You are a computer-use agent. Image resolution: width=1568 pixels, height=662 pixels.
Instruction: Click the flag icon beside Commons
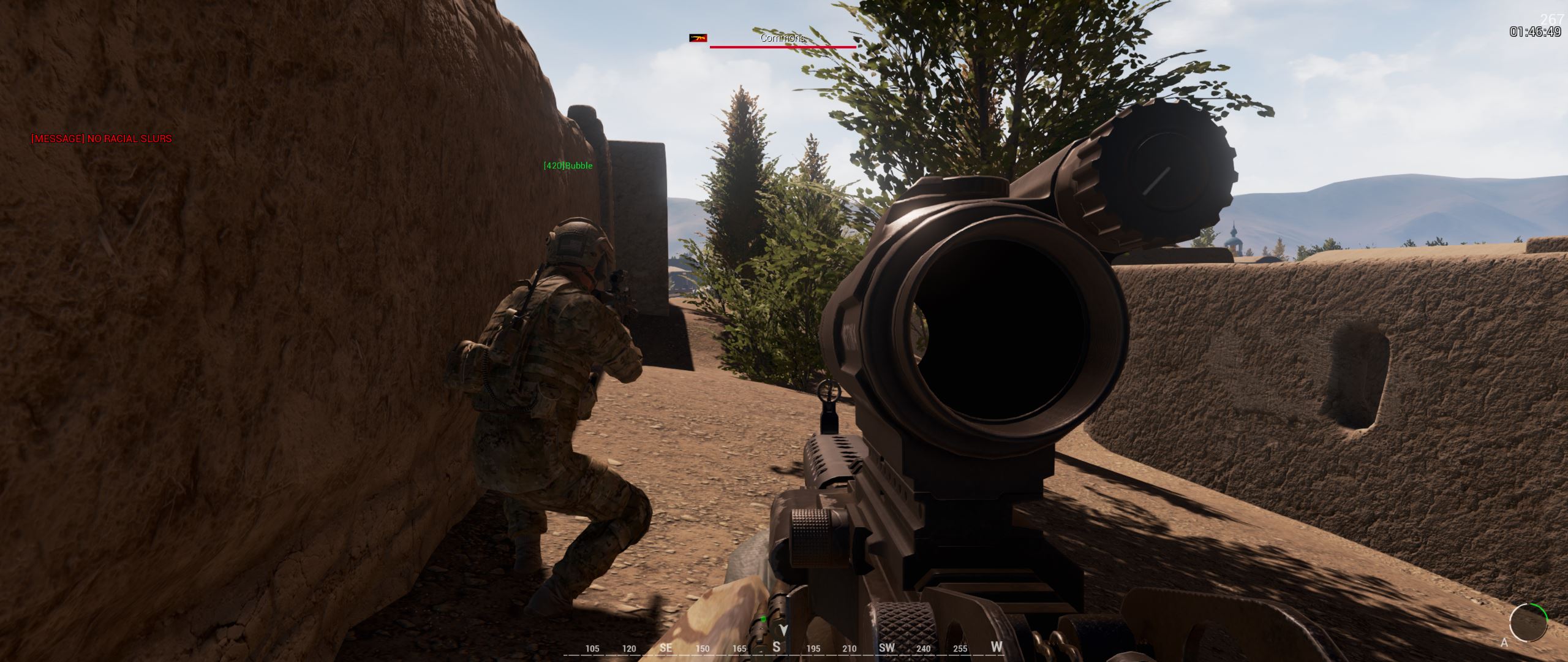(698, 38)
